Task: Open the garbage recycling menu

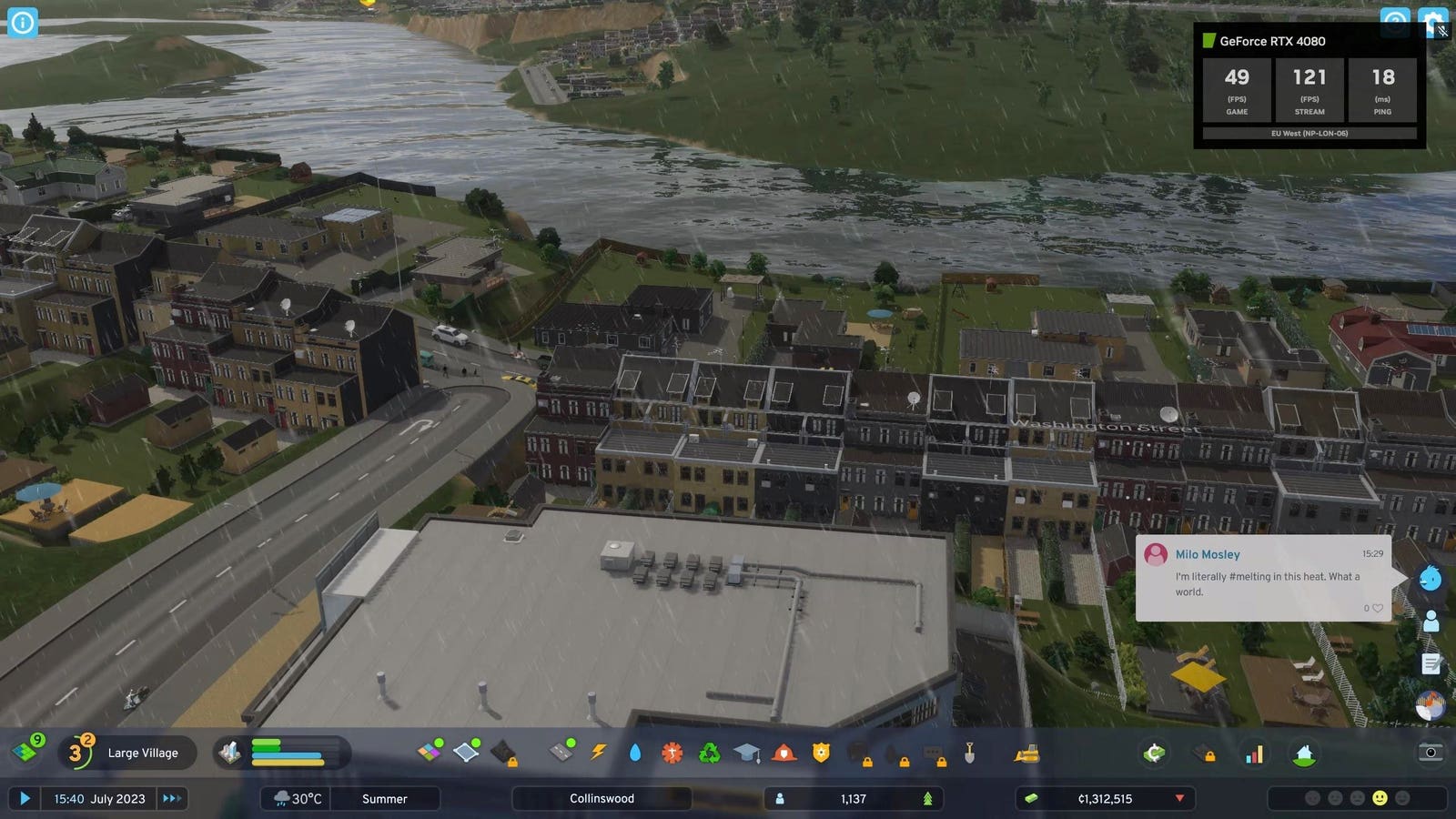Action: tap(709, 753)
